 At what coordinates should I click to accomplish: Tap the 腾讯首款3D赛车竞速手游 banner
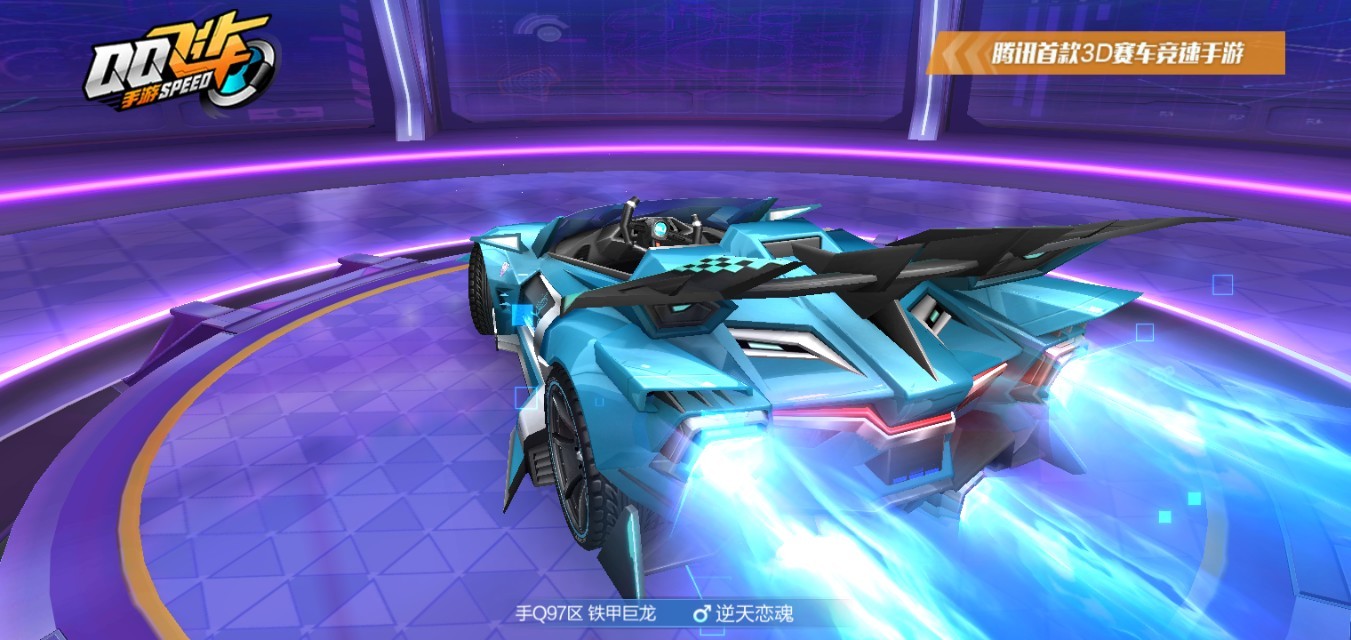pyautogui.click(x=1105, y=52)
